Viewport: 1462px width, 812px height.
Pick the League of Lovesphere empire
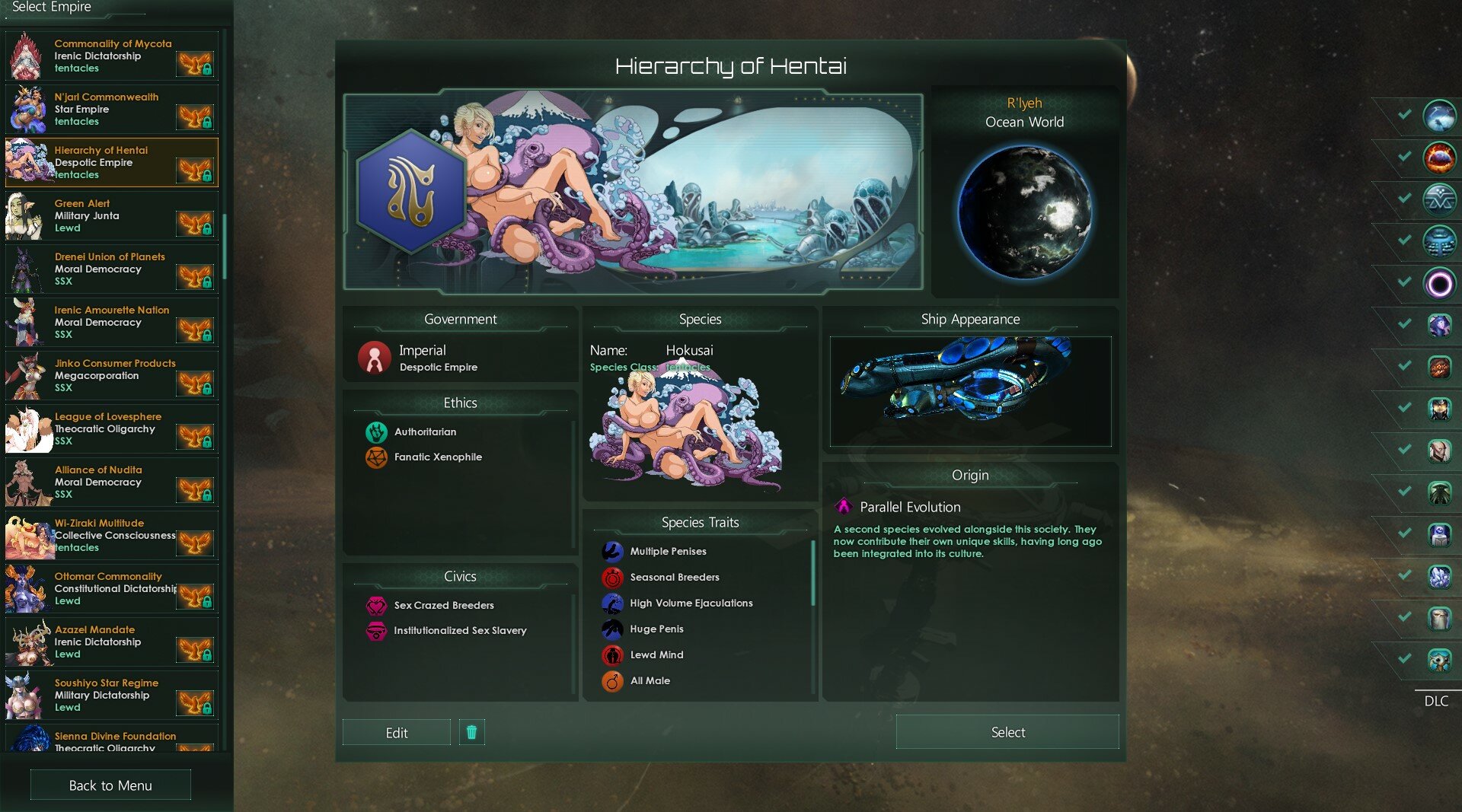pyautogui.click(x=111, y=429)
